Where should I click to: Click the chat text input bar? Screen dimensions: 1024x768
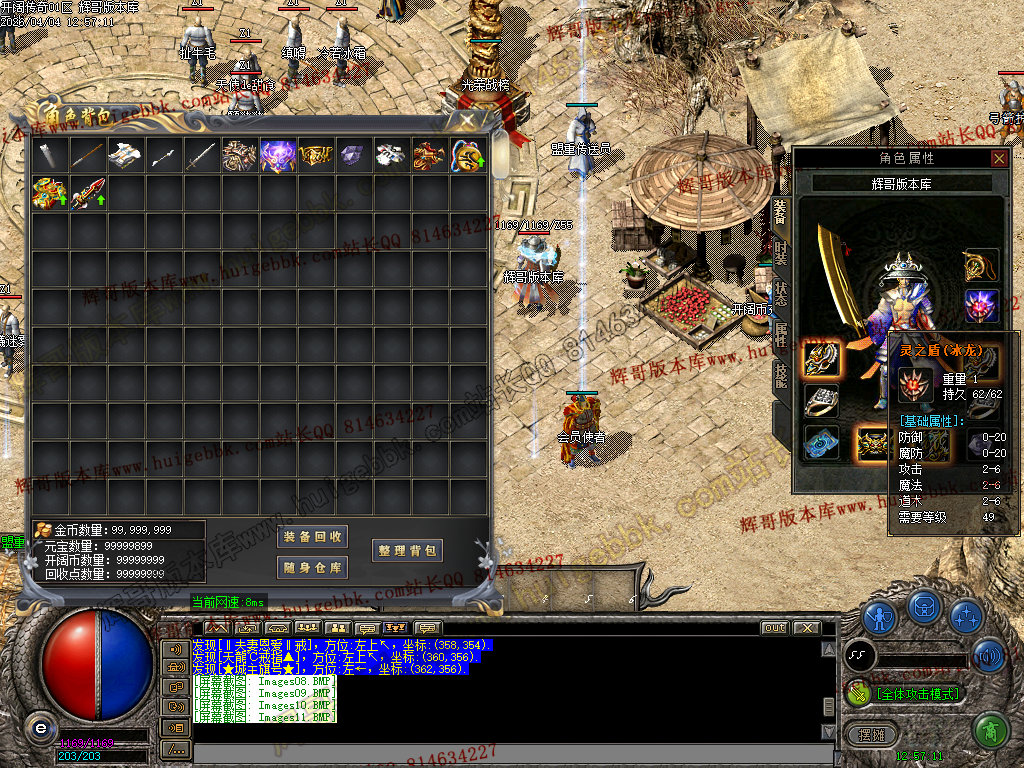500,748
